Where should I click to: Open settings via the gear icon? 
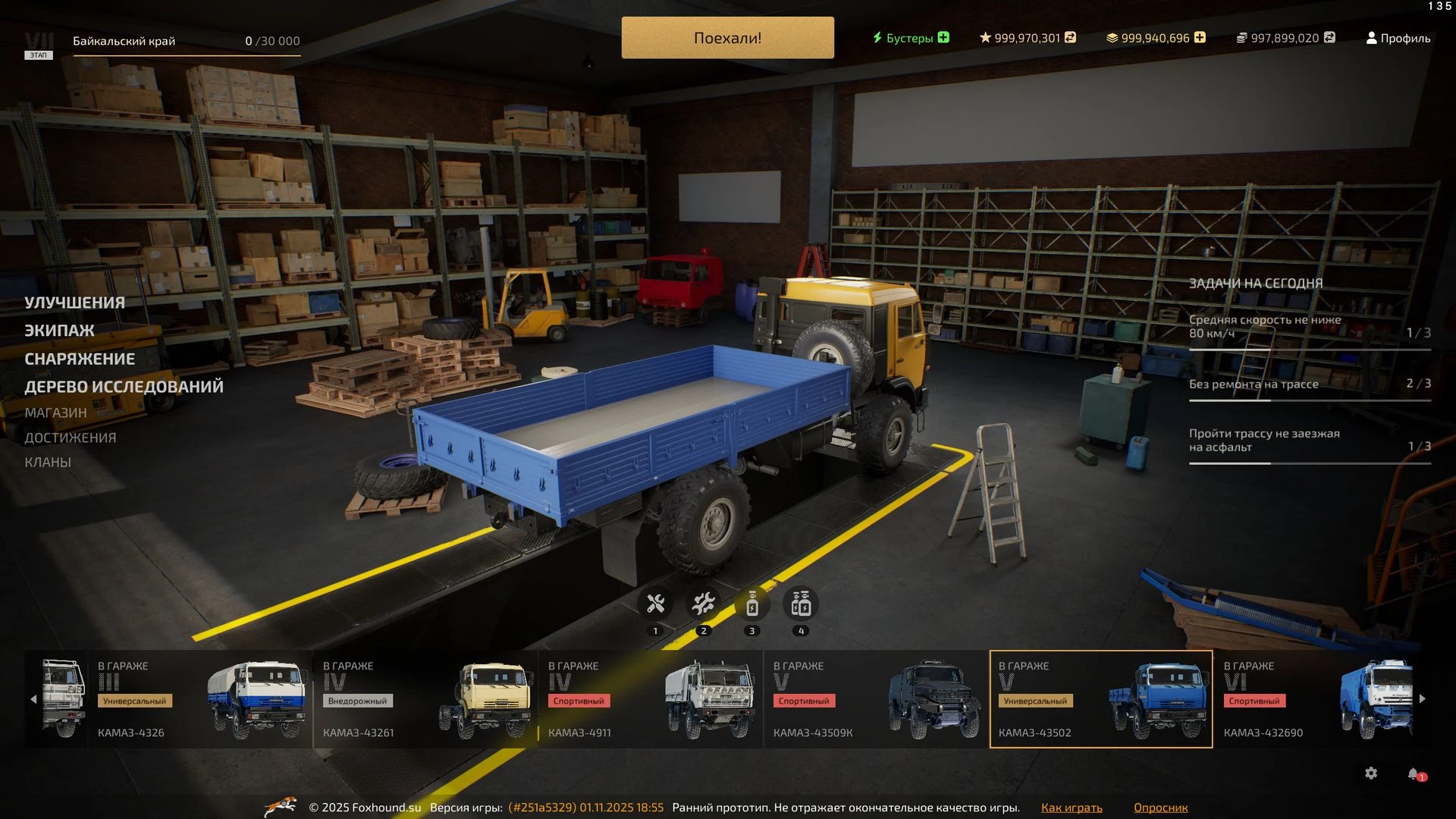pos(1371,773)
